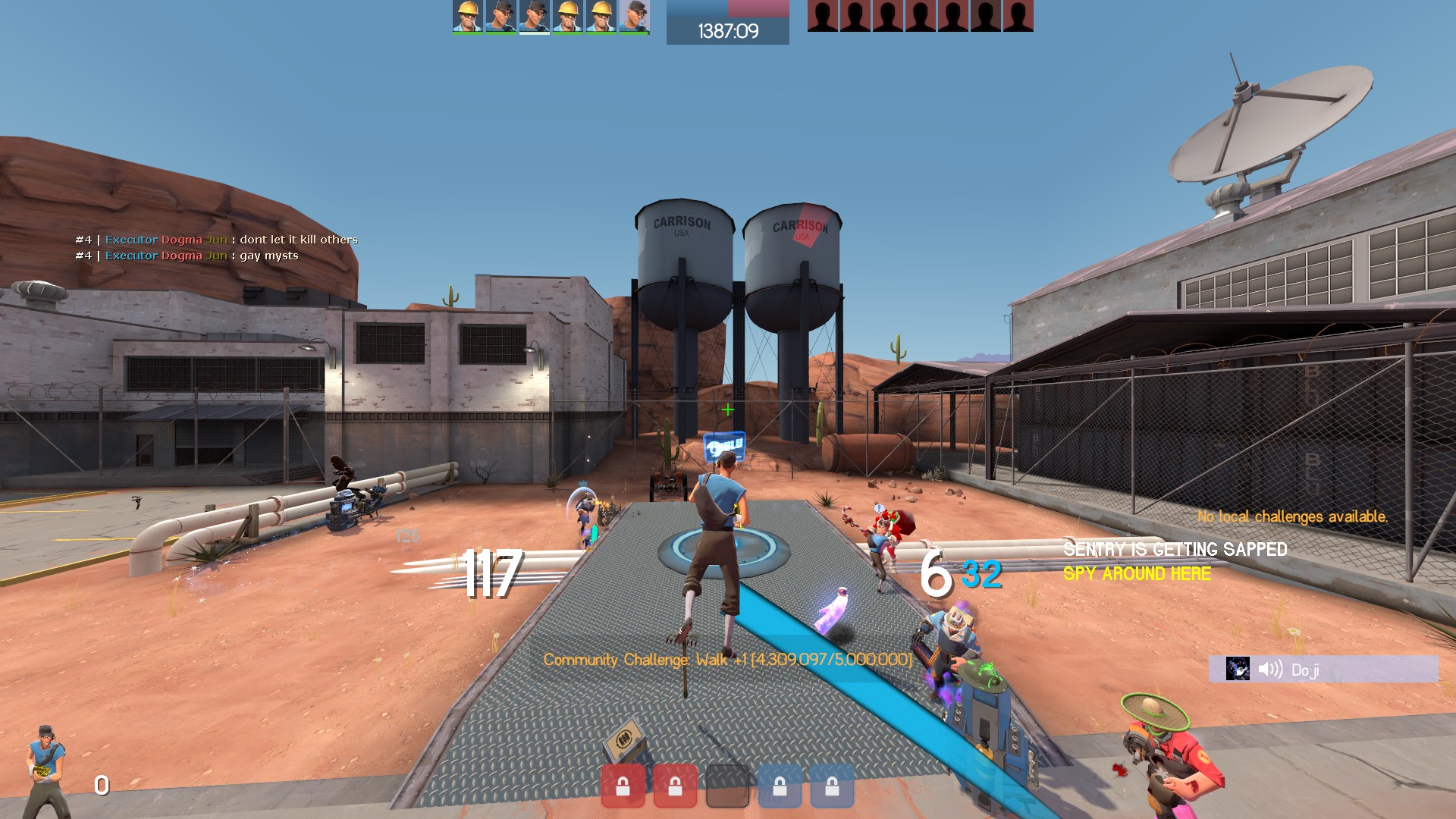Image resolution: width=1456 pixels, height=819 pixels.
Task: Select the neutral unlocked control point icon
Action: (x=727, y=786)
